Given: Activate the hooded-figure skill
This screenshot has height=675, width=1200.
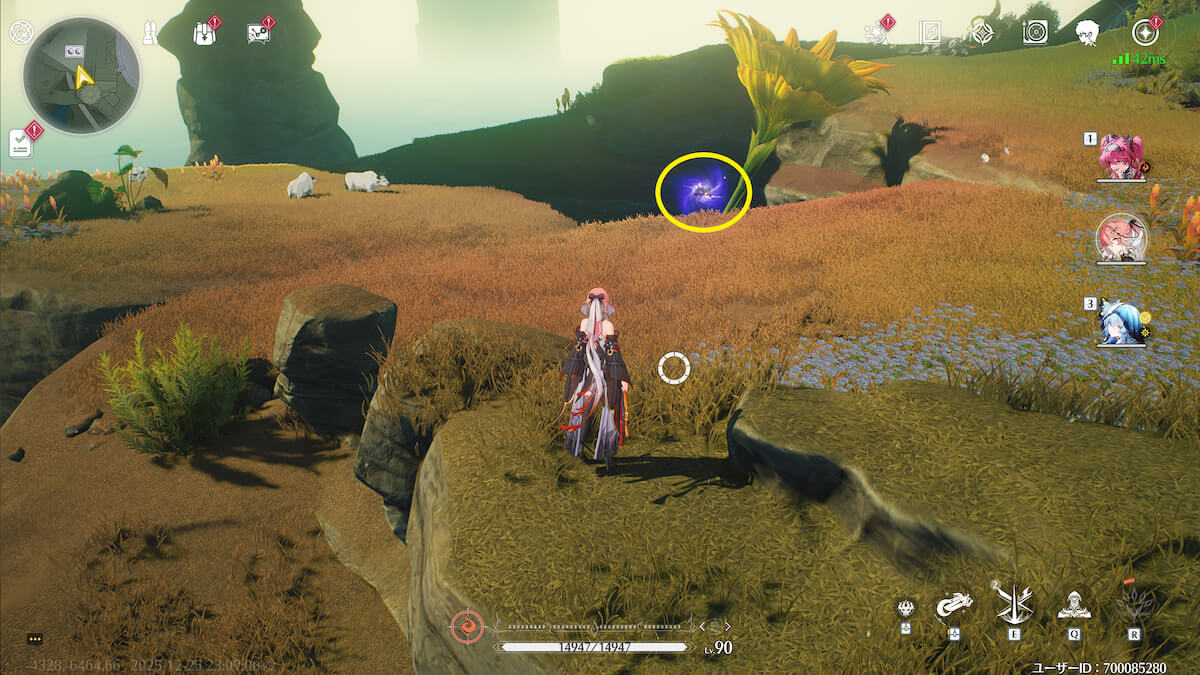Looking at the screenshot, I should click(1073, 605).
